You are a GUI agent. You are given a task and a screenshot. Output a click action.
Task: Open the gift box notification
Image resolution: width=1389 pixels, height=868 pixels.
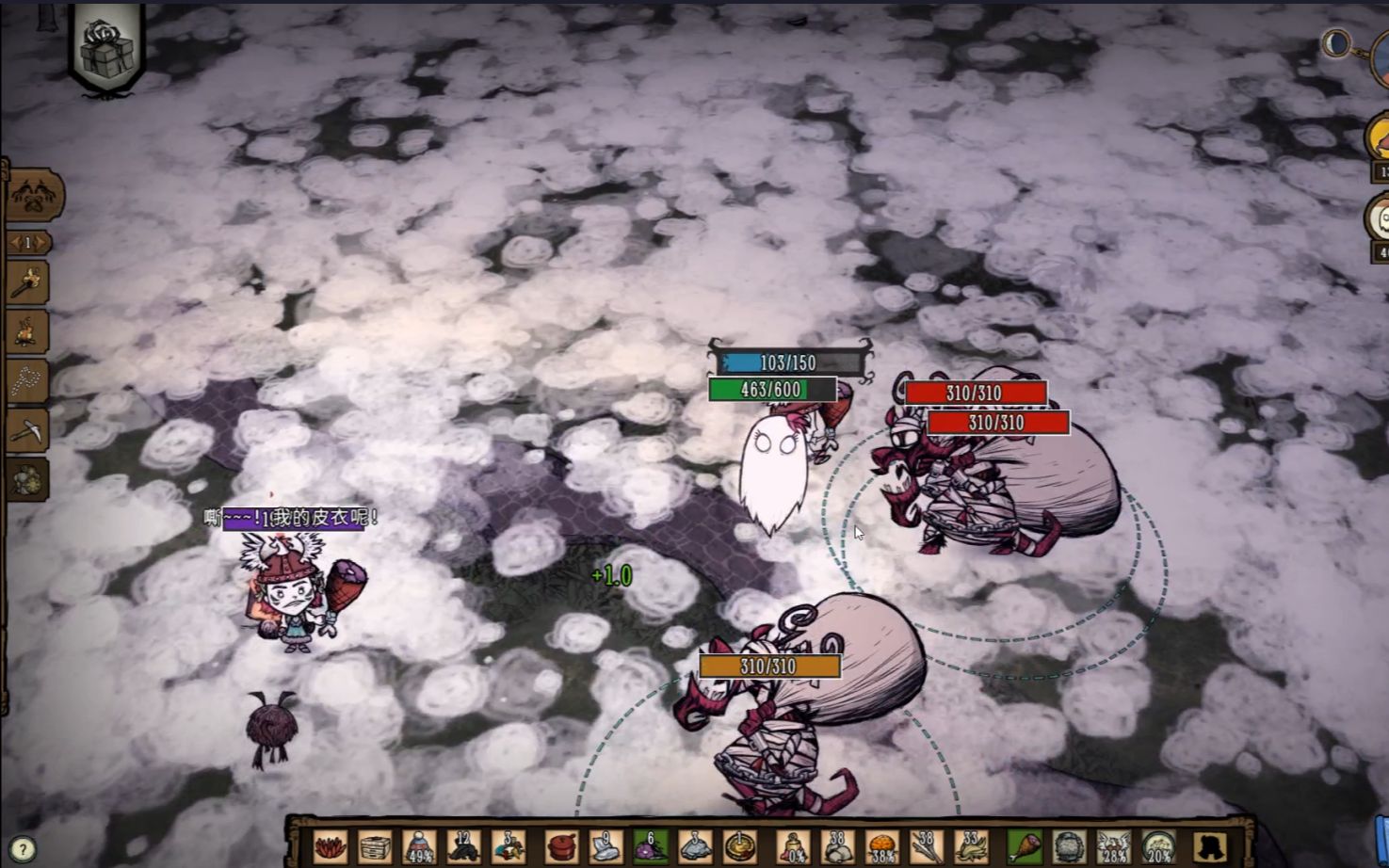(106, 47)
